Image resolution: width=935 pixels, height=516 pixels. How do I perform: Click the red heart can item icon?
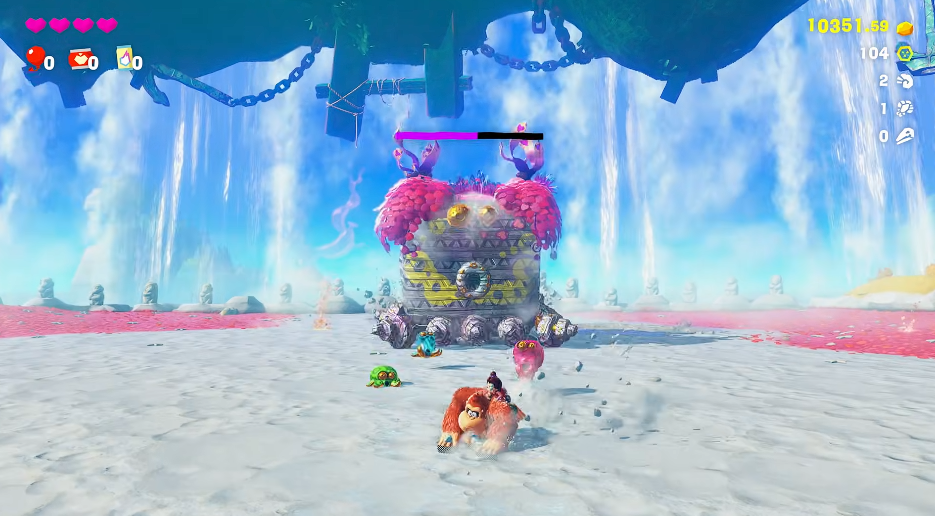click(78, 59)
